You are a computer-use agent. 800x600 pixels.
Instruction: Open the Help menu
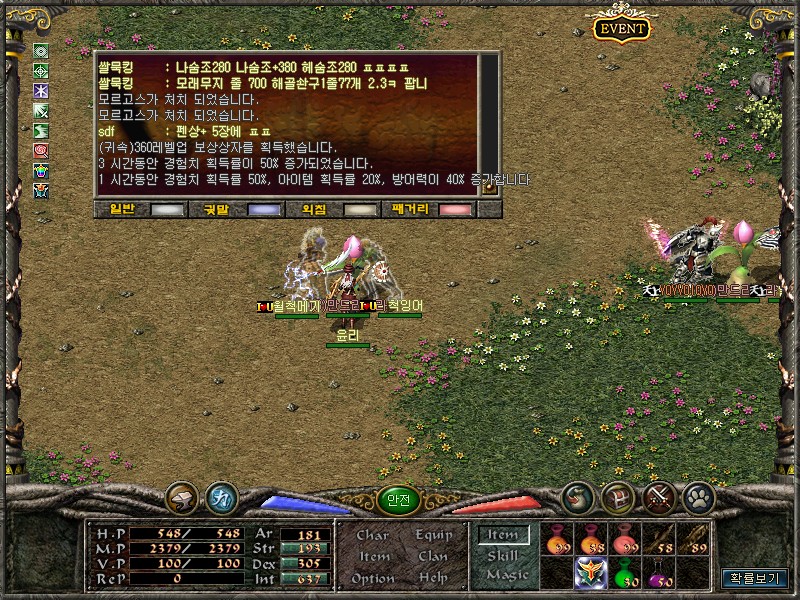pos(434,578)
